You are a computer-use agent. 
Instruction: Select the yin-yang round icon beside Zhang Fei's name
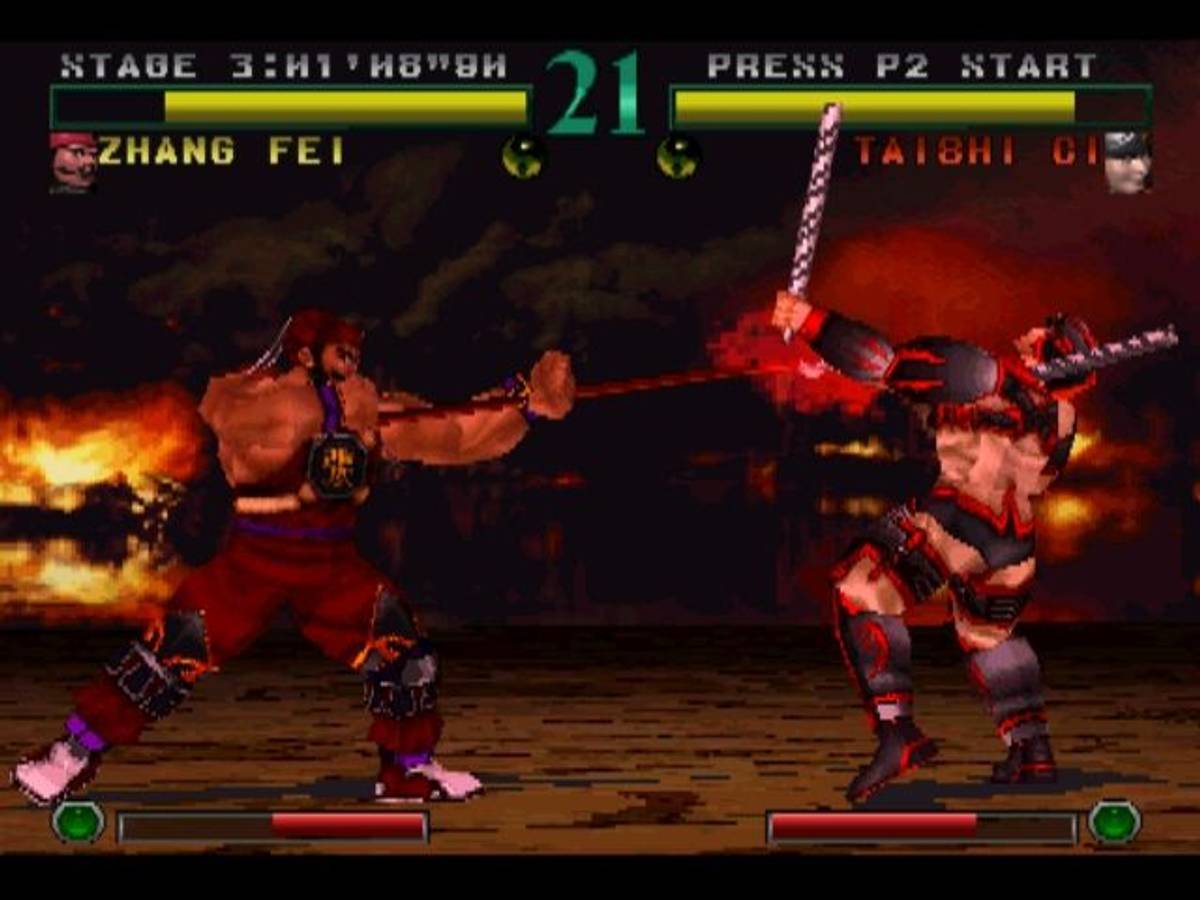click(x=523, y=157)
